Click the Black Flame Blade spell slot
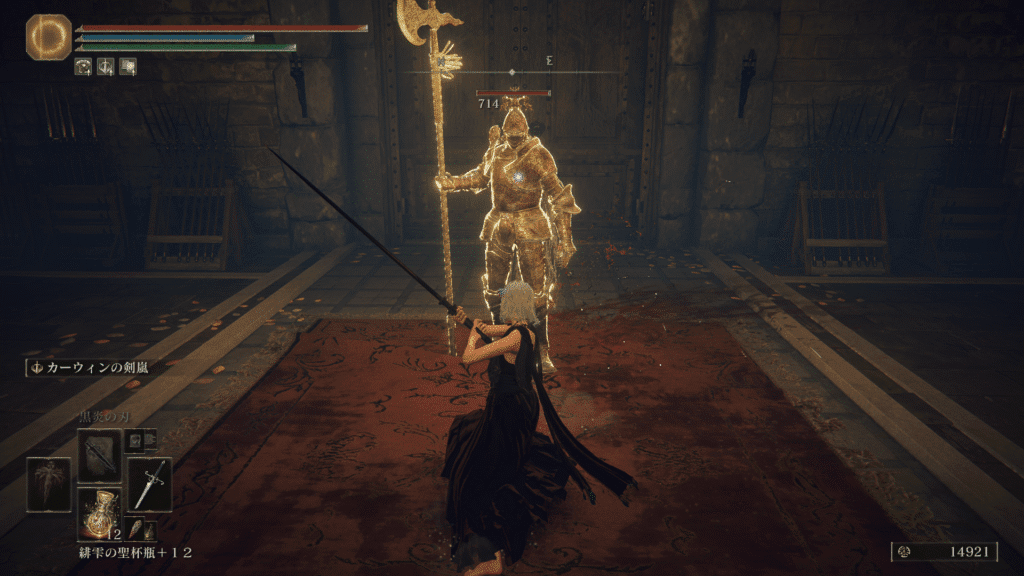The height and width of the screenshot is (576, 1024). coord(99,456)
